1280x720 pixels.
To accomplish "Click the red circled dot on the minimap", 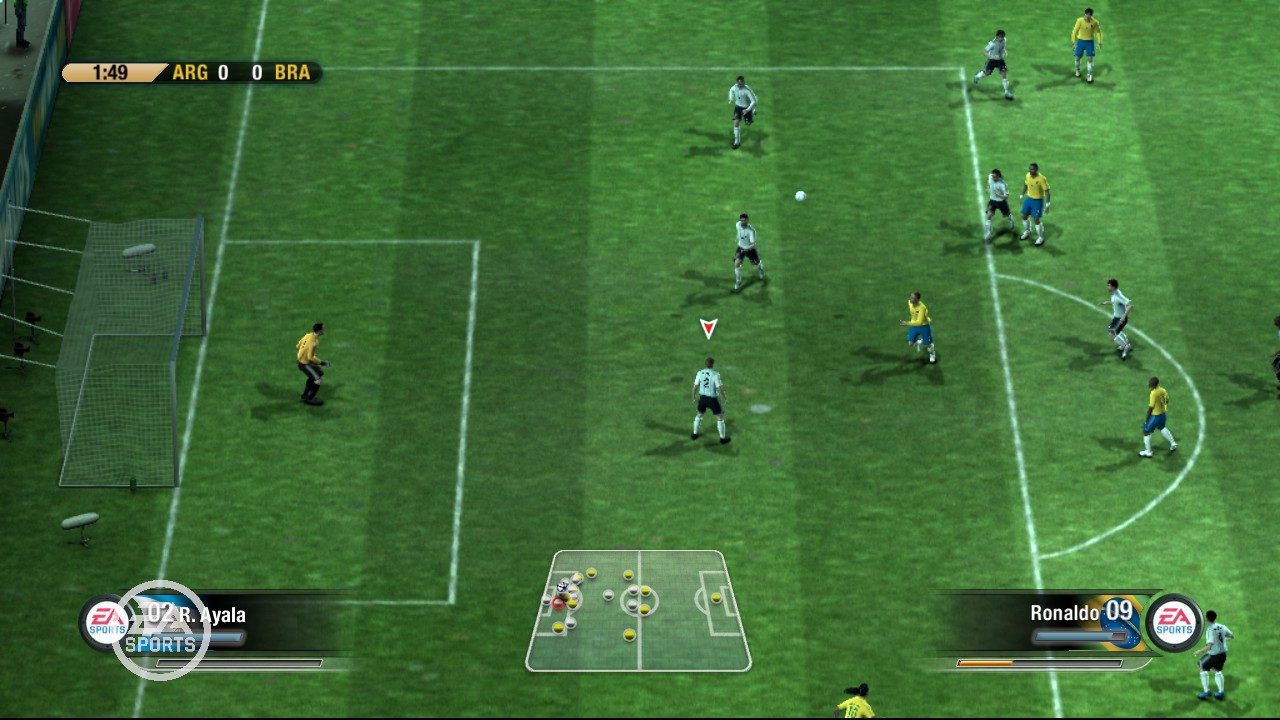I will [x=559, y=603].
